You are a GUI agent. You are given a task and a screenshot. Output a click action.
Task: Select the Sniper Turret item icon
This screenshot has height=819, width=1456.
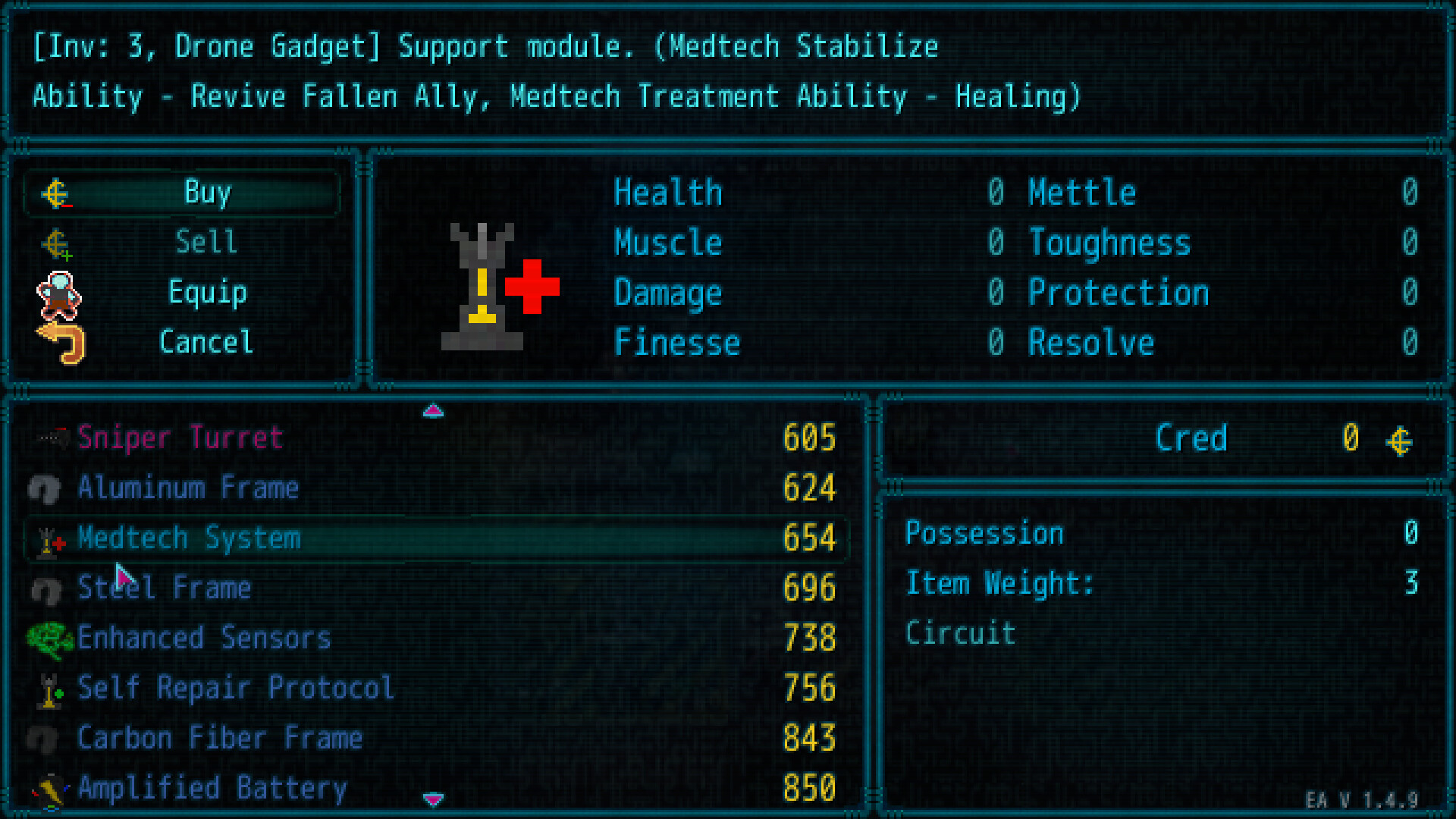[x=47, y=438]
